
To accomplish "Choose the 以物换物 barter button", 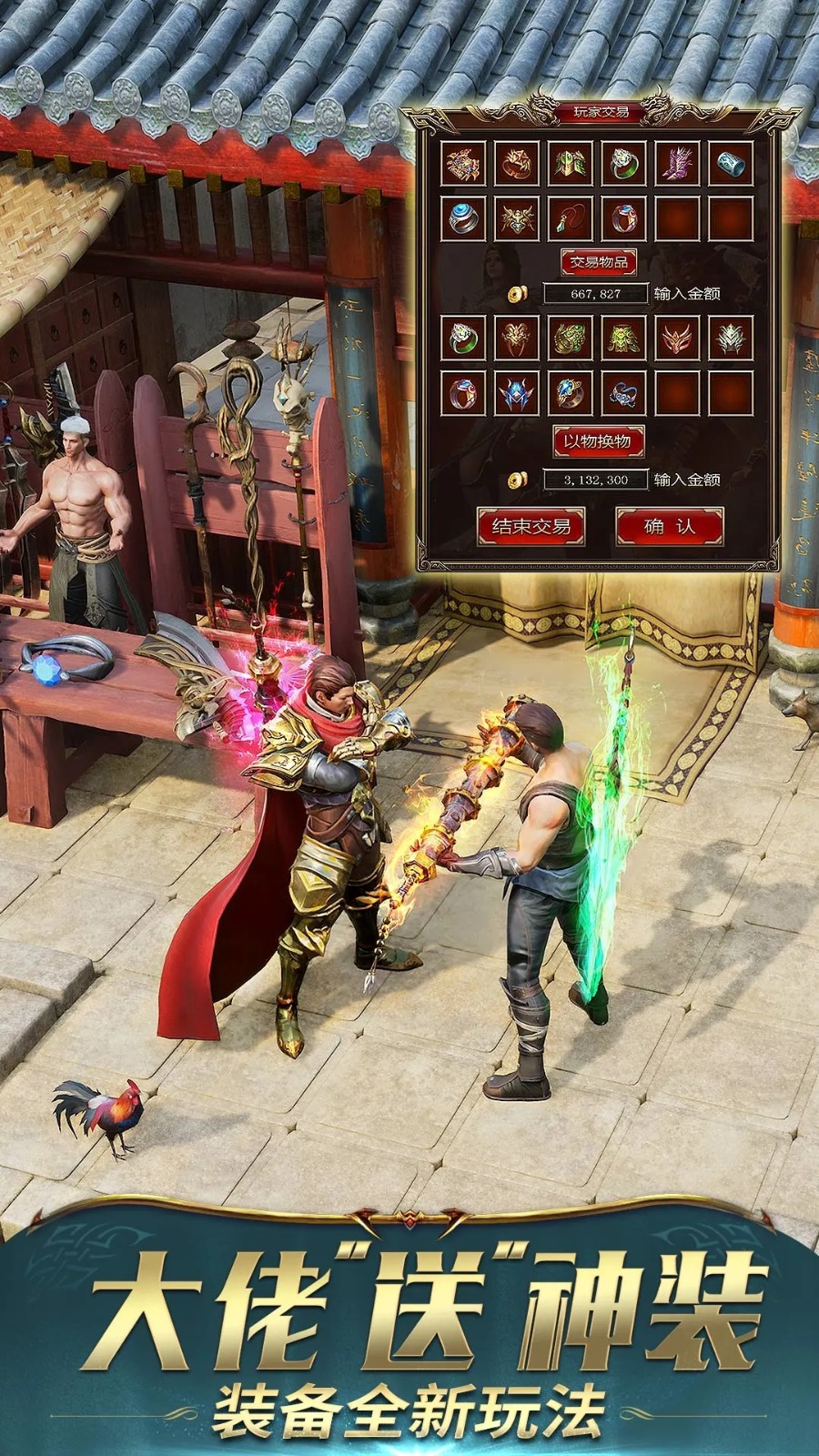I will click(598, 441).
